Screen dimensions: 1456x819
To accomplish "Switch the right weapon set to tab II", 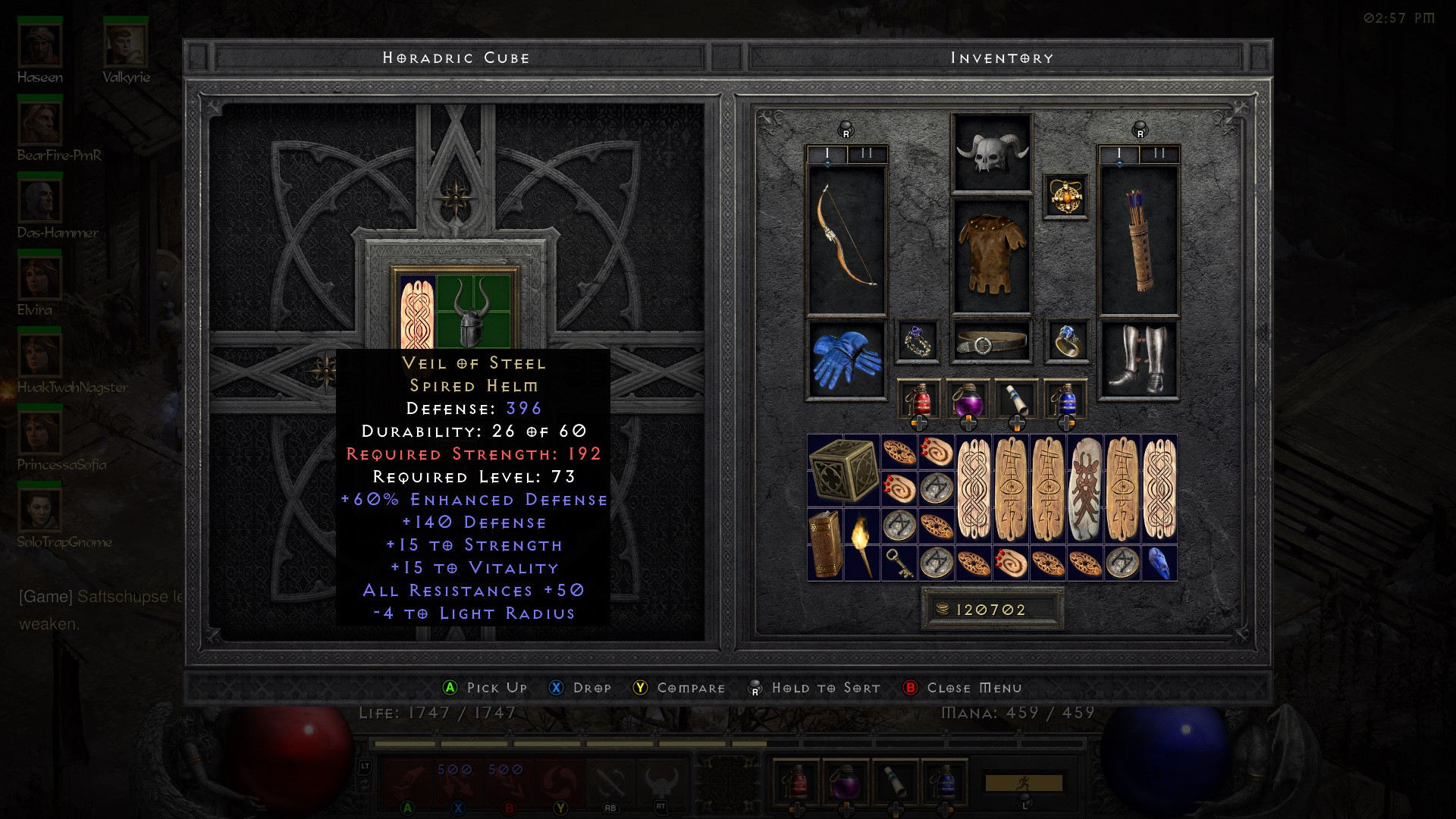I will tap(1157, 151).
